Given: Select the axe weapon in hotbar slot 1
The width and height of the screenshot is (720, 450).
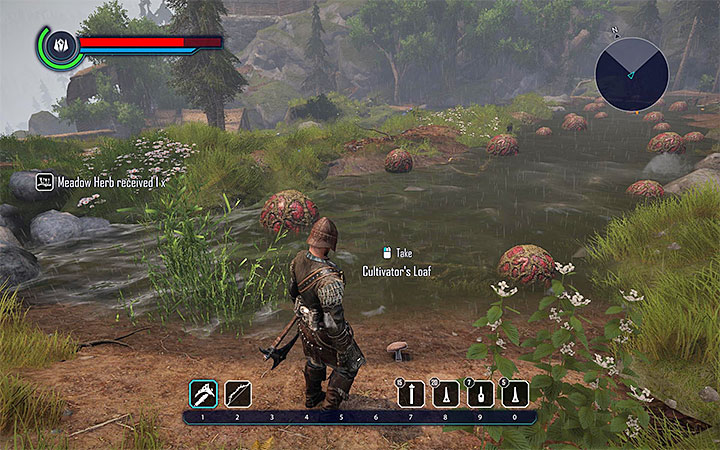Looking at the screenshot, I should [203, 393].
